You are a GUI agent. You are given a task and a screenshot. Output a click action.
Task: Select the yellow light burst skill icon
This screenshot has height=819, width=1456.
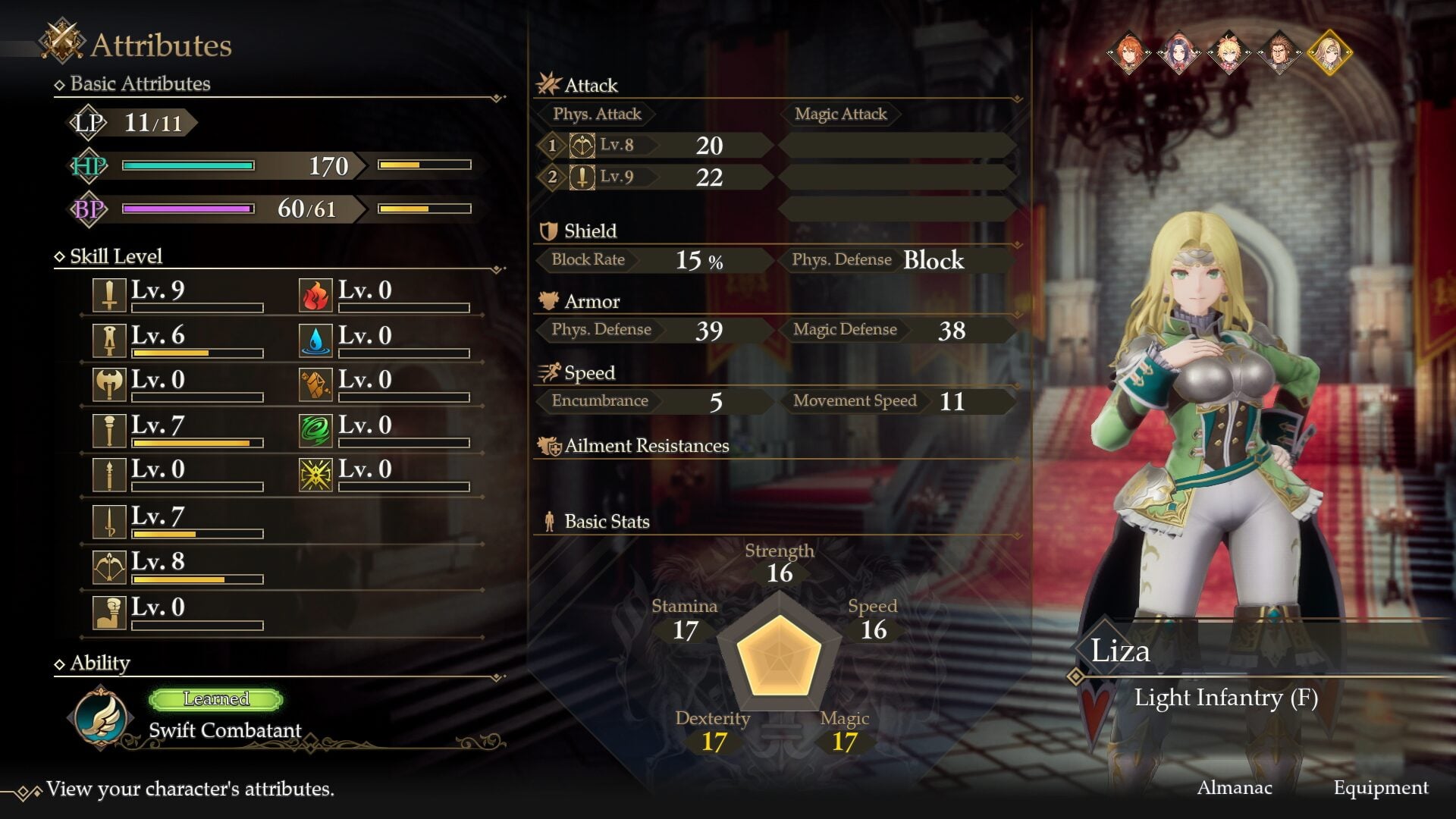315,475
